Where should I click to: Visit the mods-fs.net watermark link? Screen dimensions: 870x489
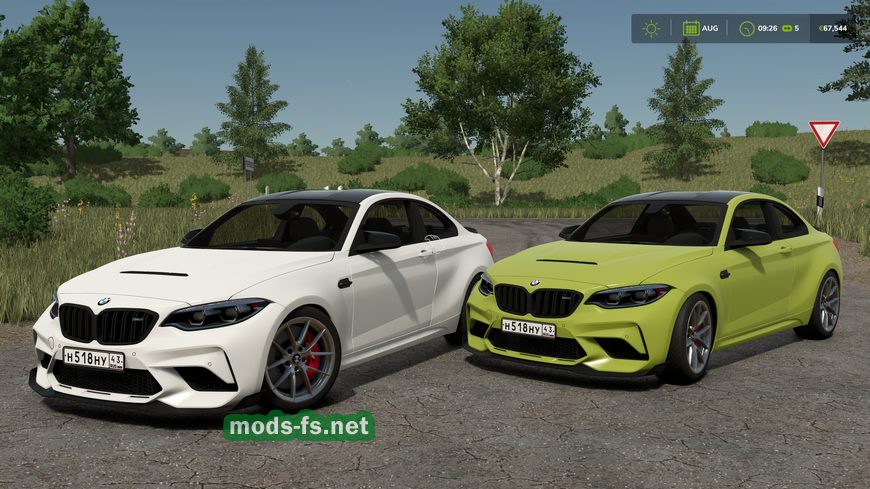299,426
